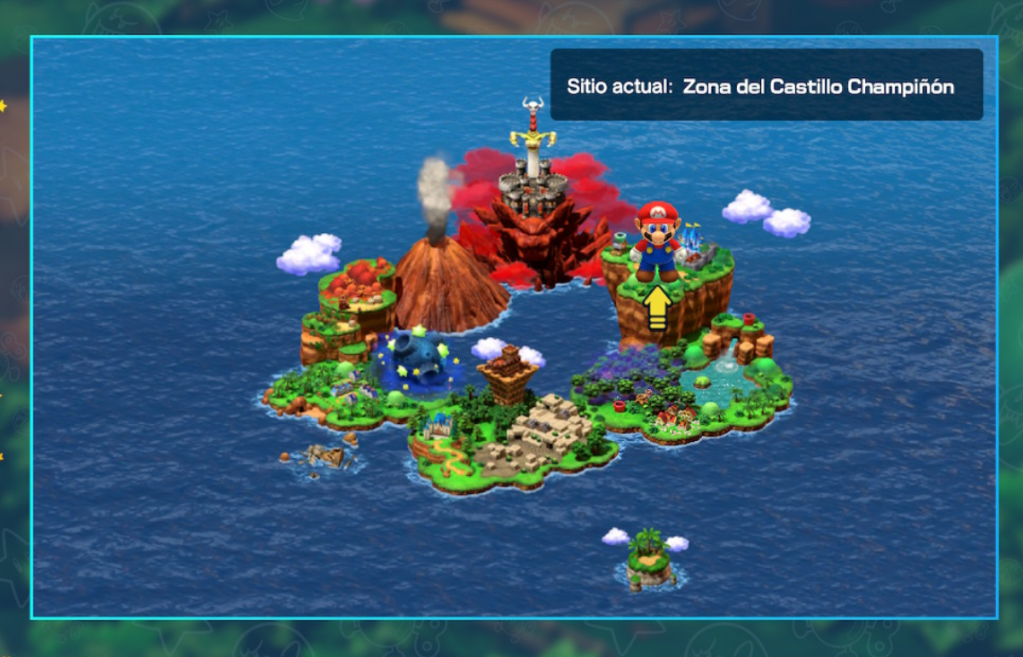Choose the sunken shipwreck location
Screen dimensions: 1023x657
pyautogui.click(x=324, y=456)
